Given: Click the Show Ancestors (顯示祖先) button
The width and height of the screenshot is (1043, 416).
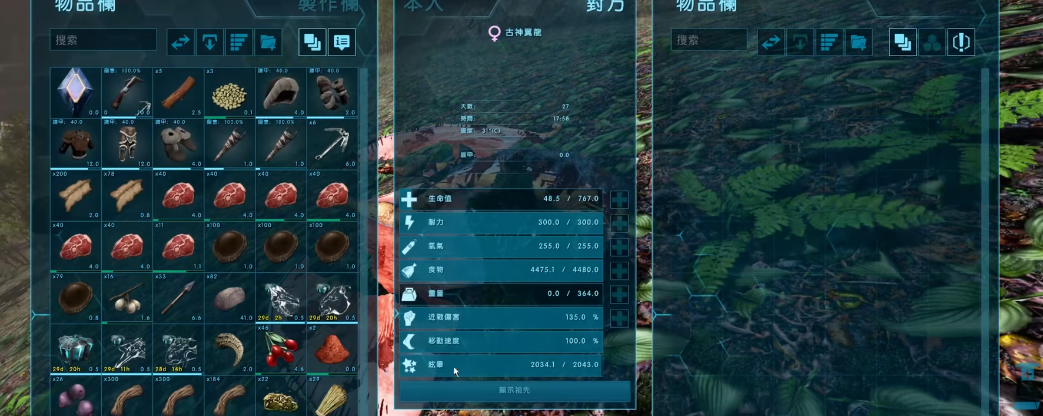Looking at the screenshot, I should point(515,390).
